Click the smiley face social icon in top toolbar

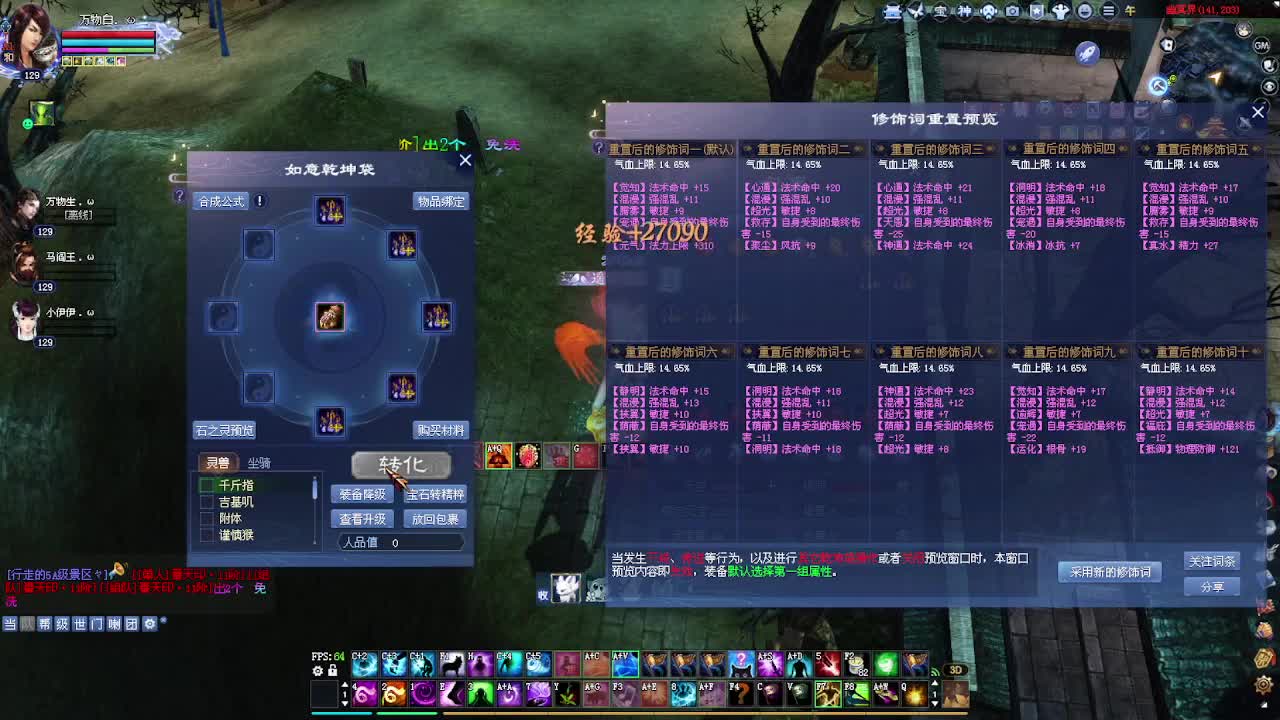click(x=1086, y=11)
